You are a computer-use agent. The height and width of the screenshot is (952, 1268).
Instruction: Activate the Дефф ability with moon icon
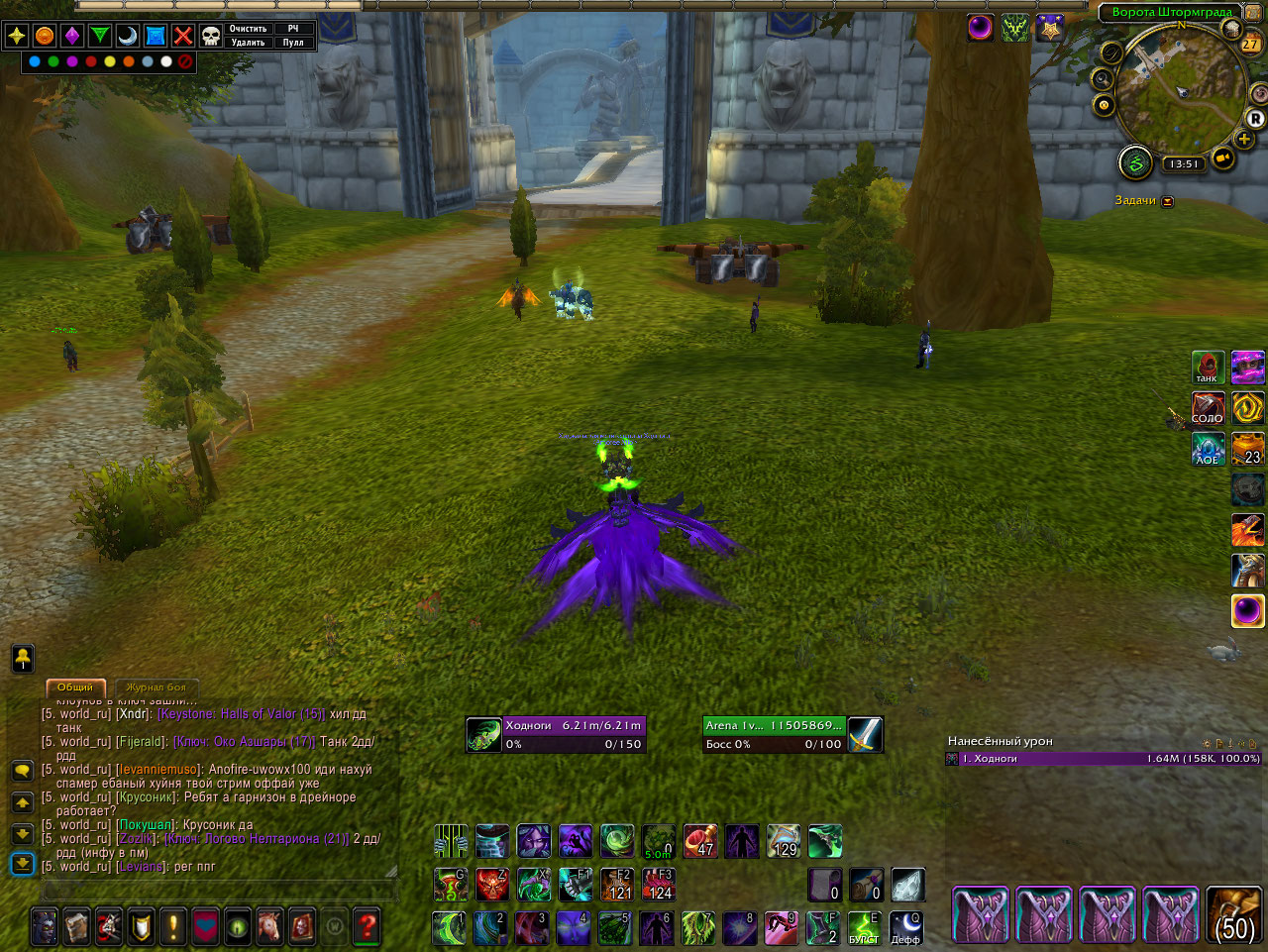point(905,928)
